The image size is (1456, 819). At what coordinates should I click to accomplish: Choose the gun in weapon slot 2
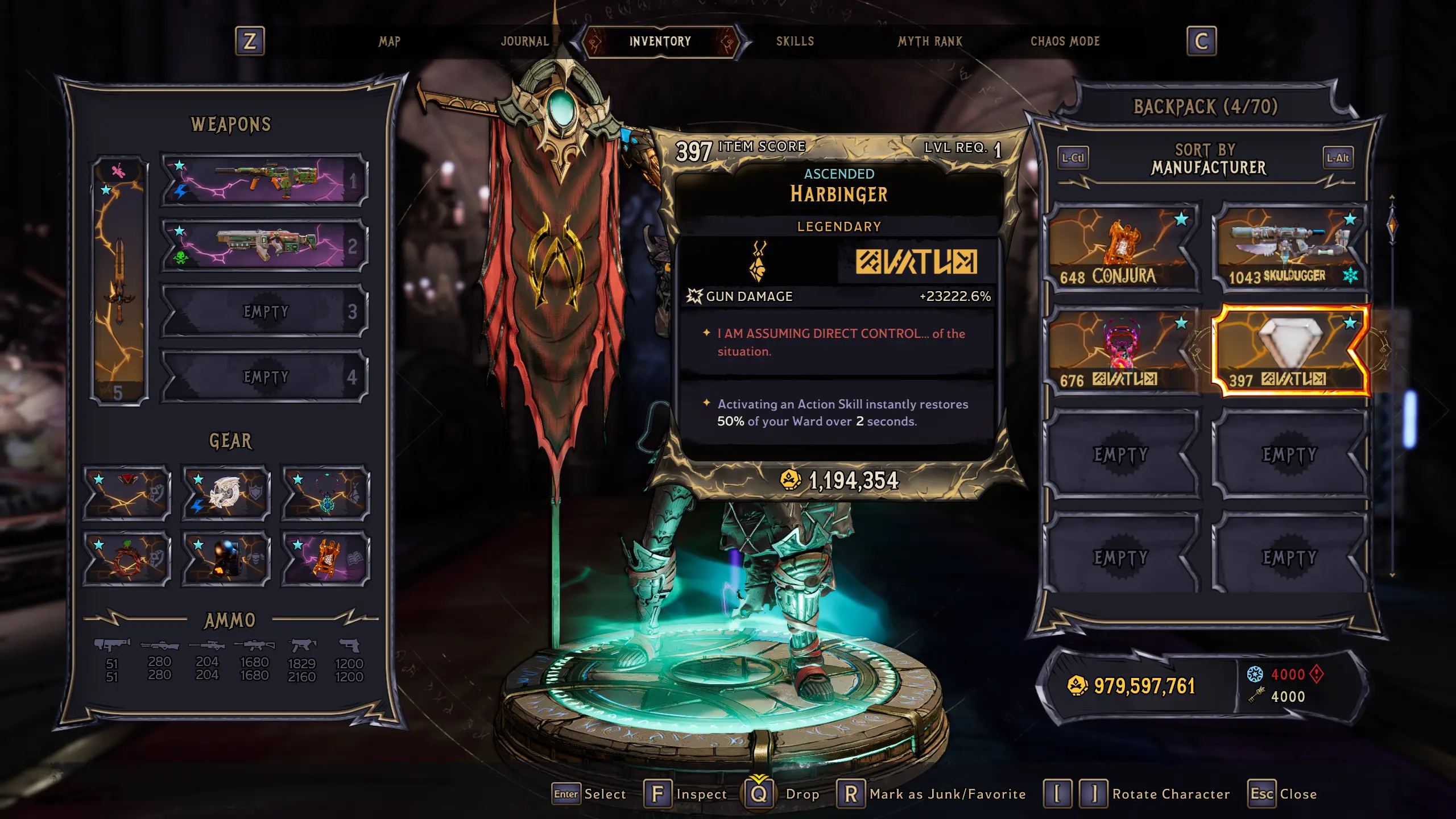pos(264,246)
